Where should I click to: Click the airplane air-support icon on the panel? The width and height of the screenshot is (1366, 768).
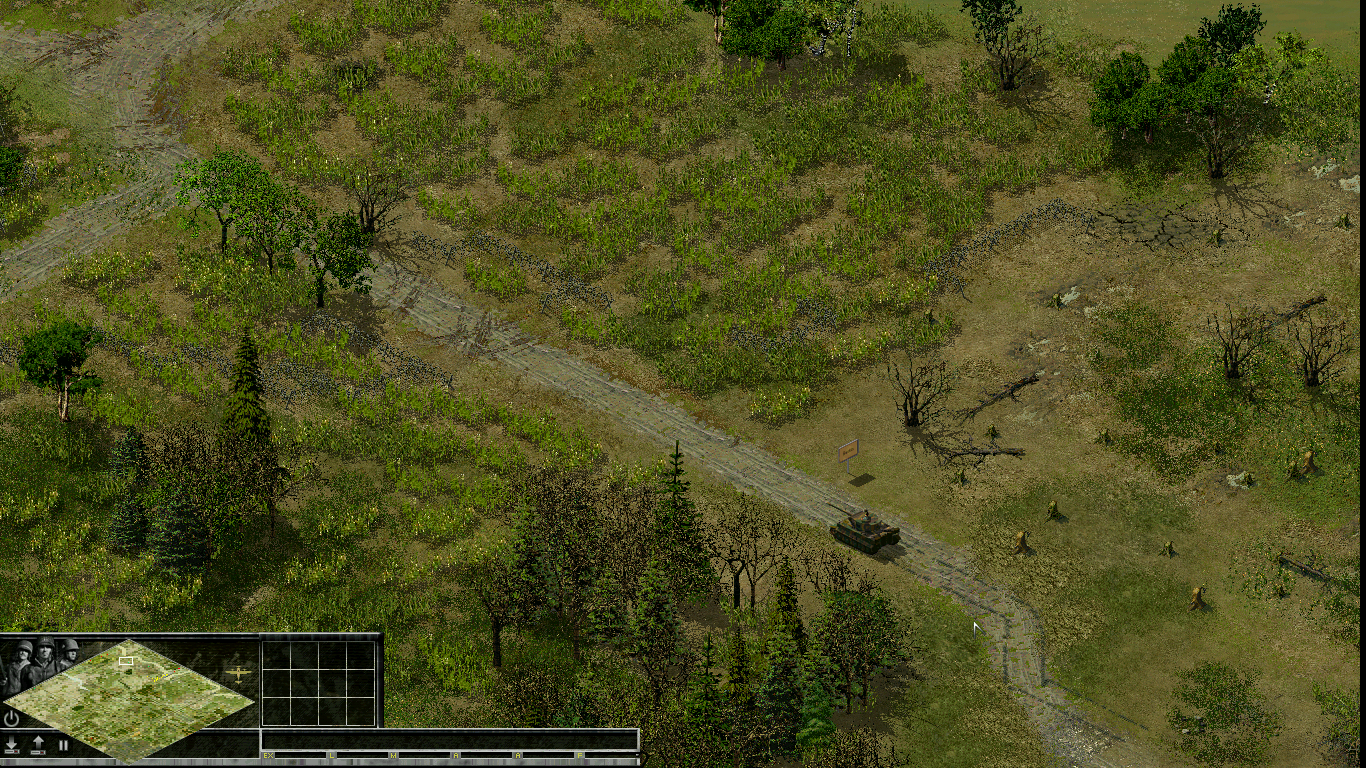point(240,674)
